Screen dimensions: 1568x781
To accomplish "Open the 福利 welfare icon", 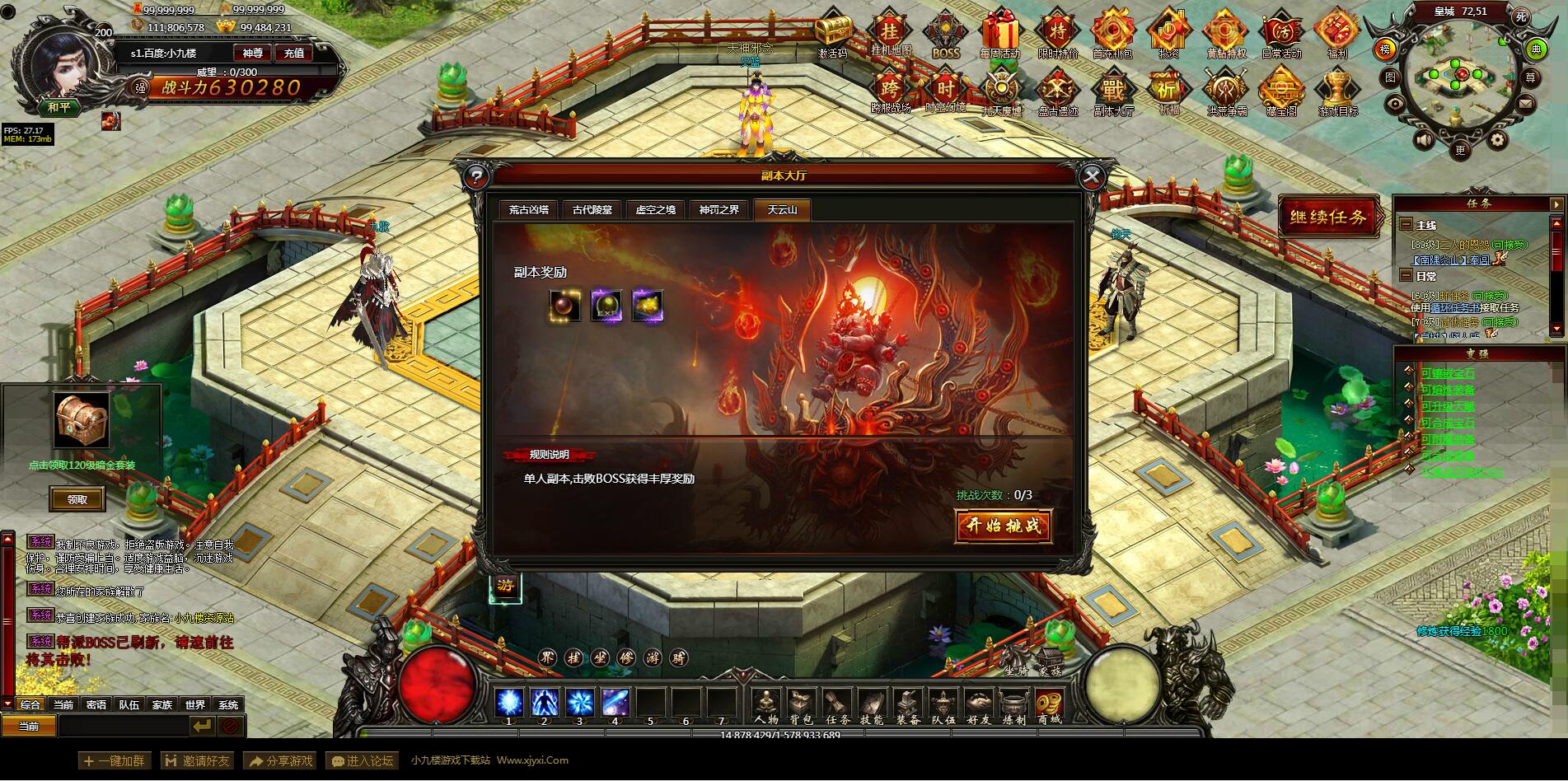I will [1336, 36].
